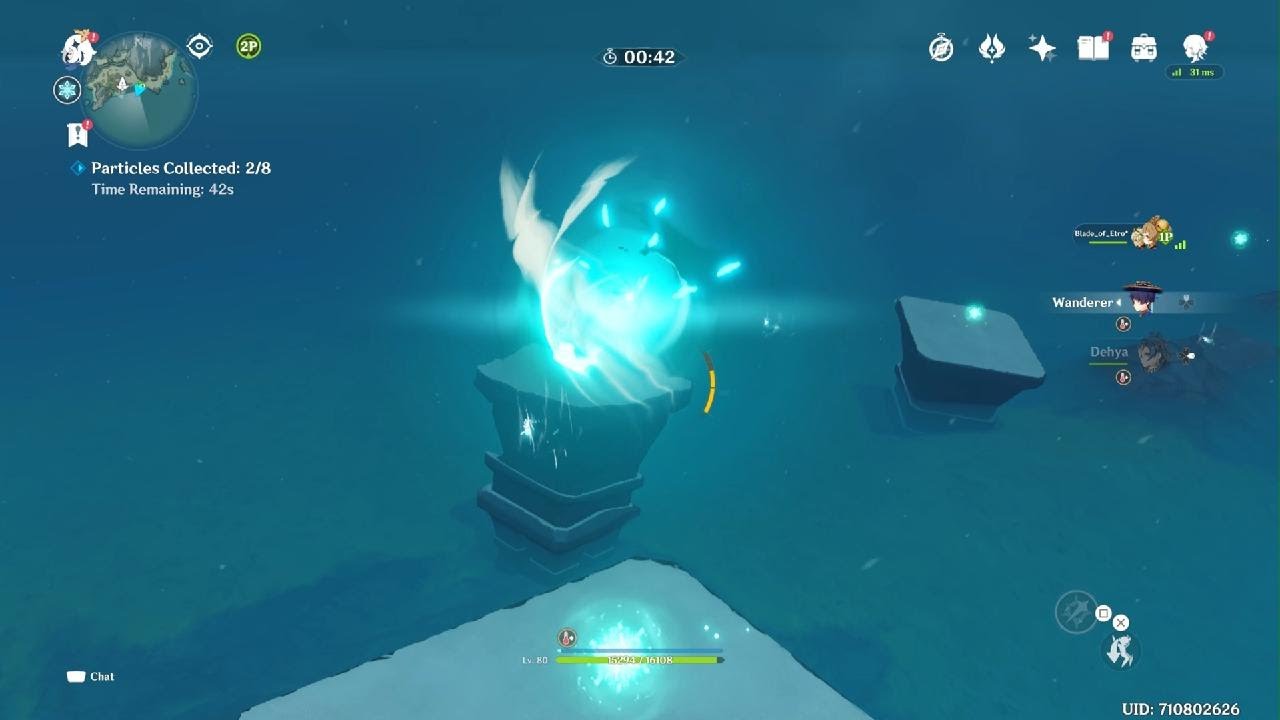Open the 2P co-op mode menu

point(248,46)
